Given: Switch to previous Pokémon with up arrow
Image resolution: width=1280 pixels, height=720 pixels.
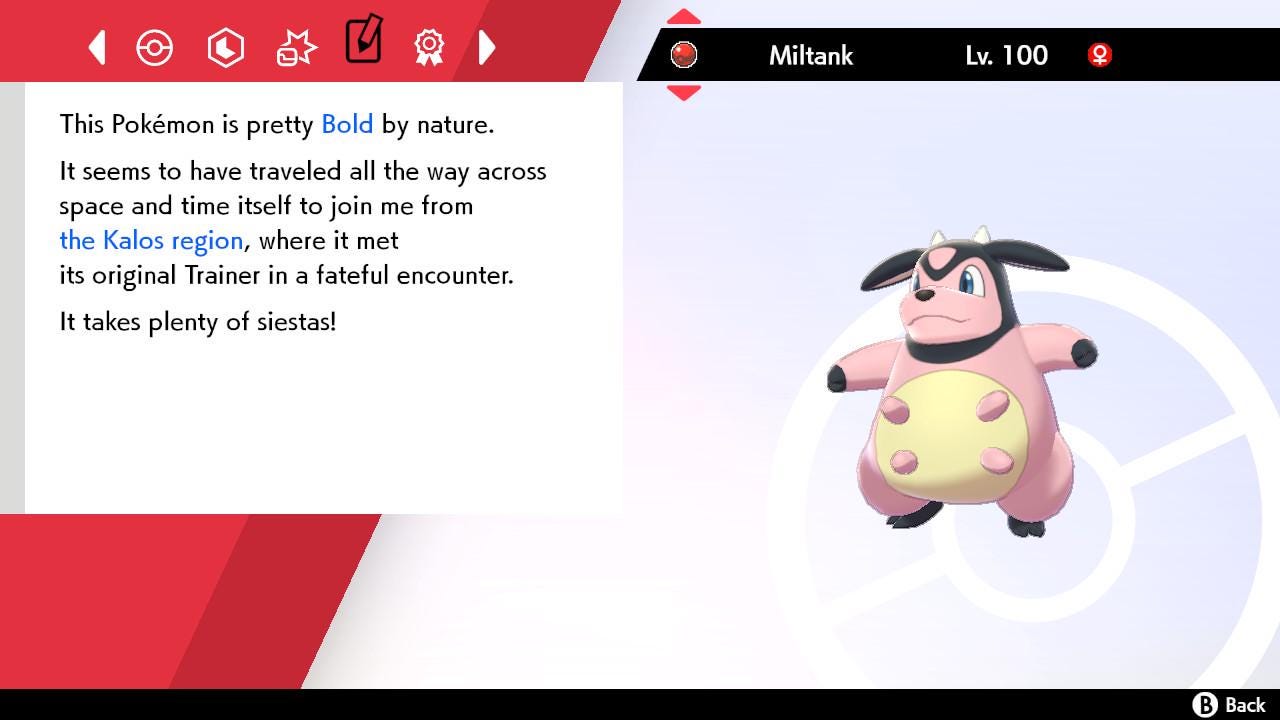Looking at the screenshot, I should tap(684, 17).
